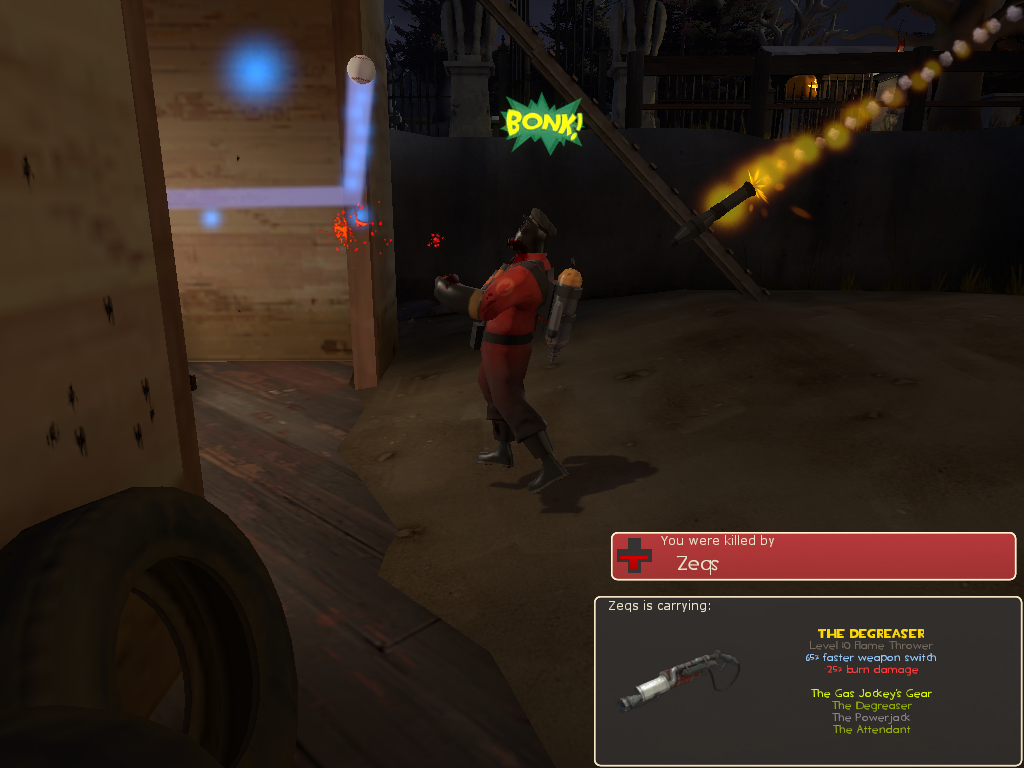This screenshot has width=1024, height=768.
Task: Choose The Attendant in the set list
Action: coord(871,730)
